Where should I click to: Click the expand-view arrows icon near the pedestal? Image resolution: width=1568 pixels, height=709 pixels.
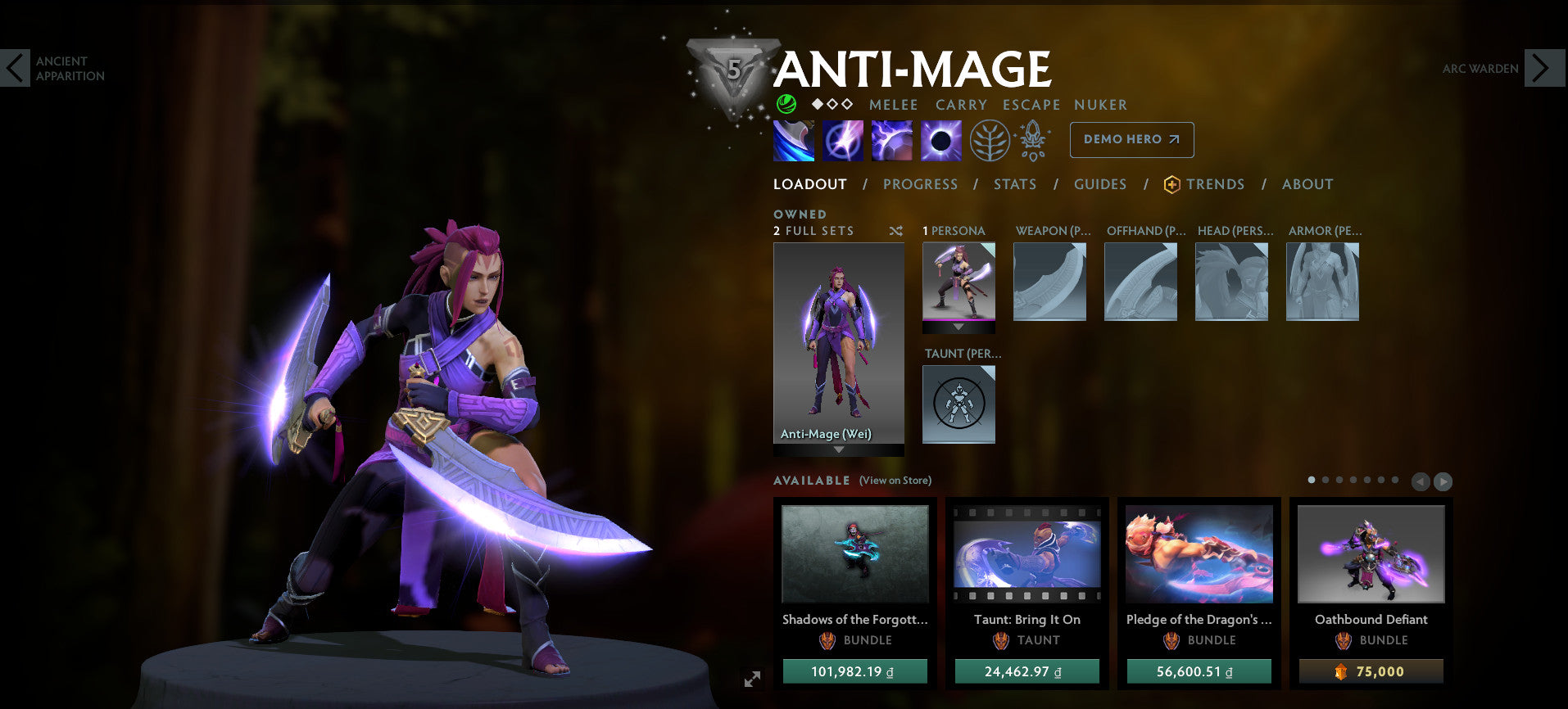[750, 678]
